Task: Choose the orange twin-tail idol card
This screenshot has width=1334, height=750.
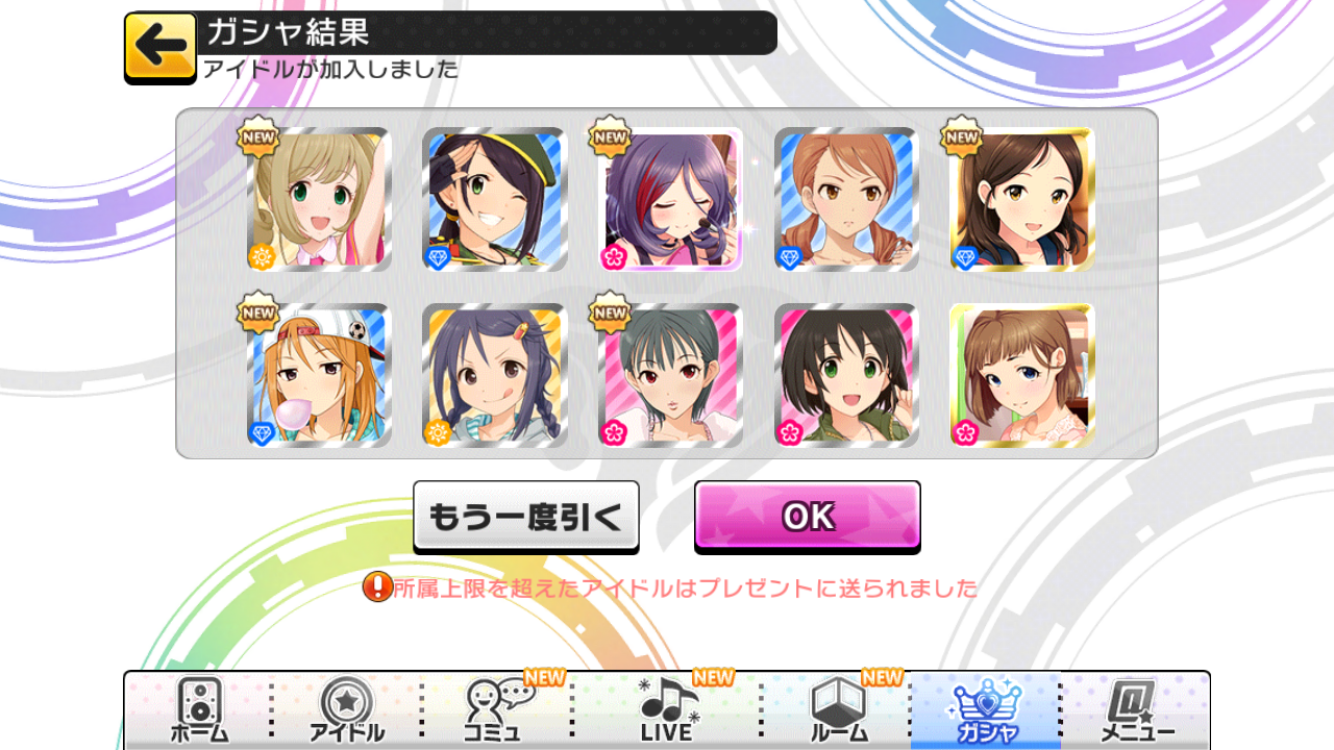Action: [846, 200]
